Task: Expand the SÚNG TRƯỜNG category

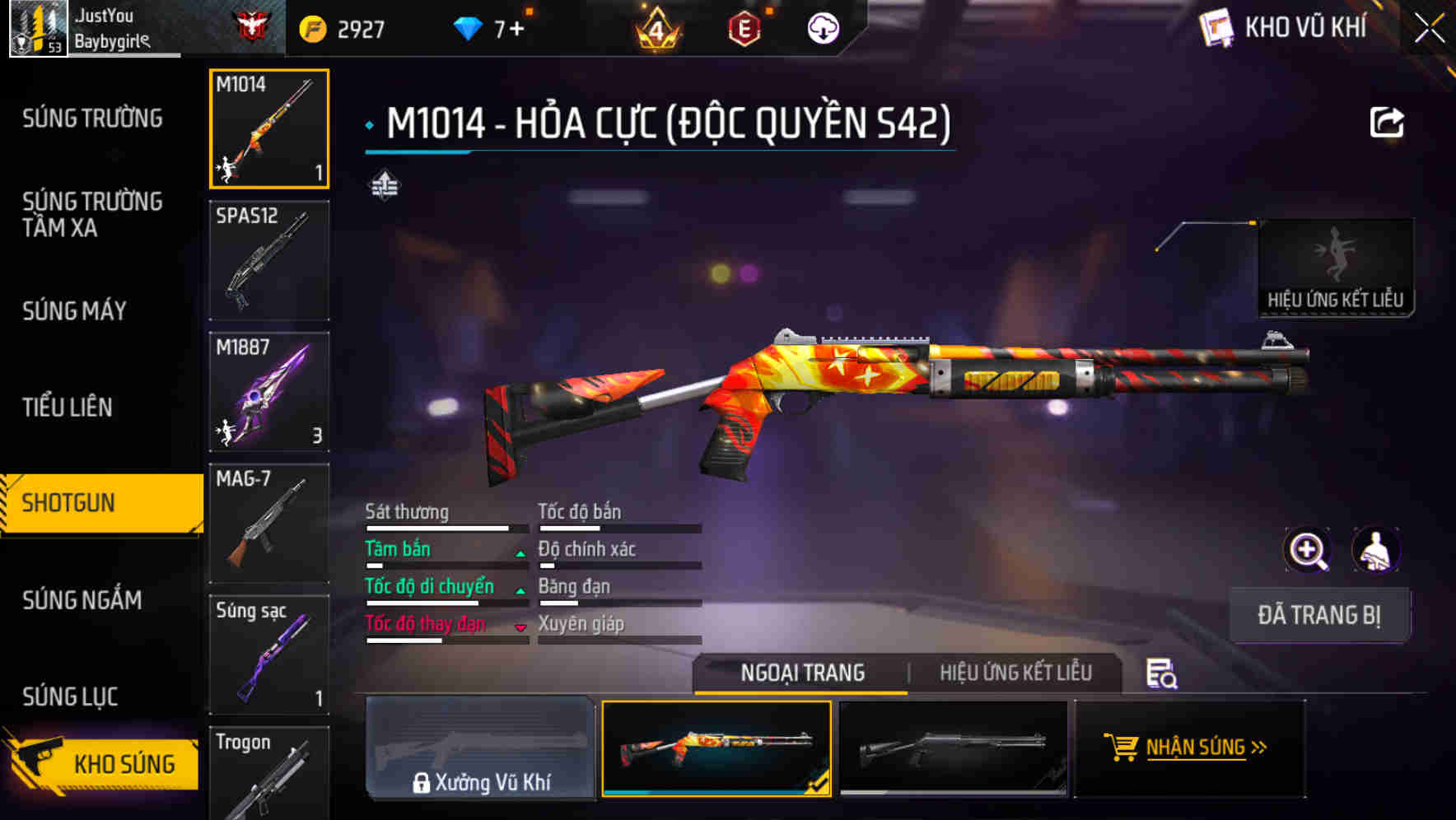Action: pyautogui.click(x=91, y=119)
